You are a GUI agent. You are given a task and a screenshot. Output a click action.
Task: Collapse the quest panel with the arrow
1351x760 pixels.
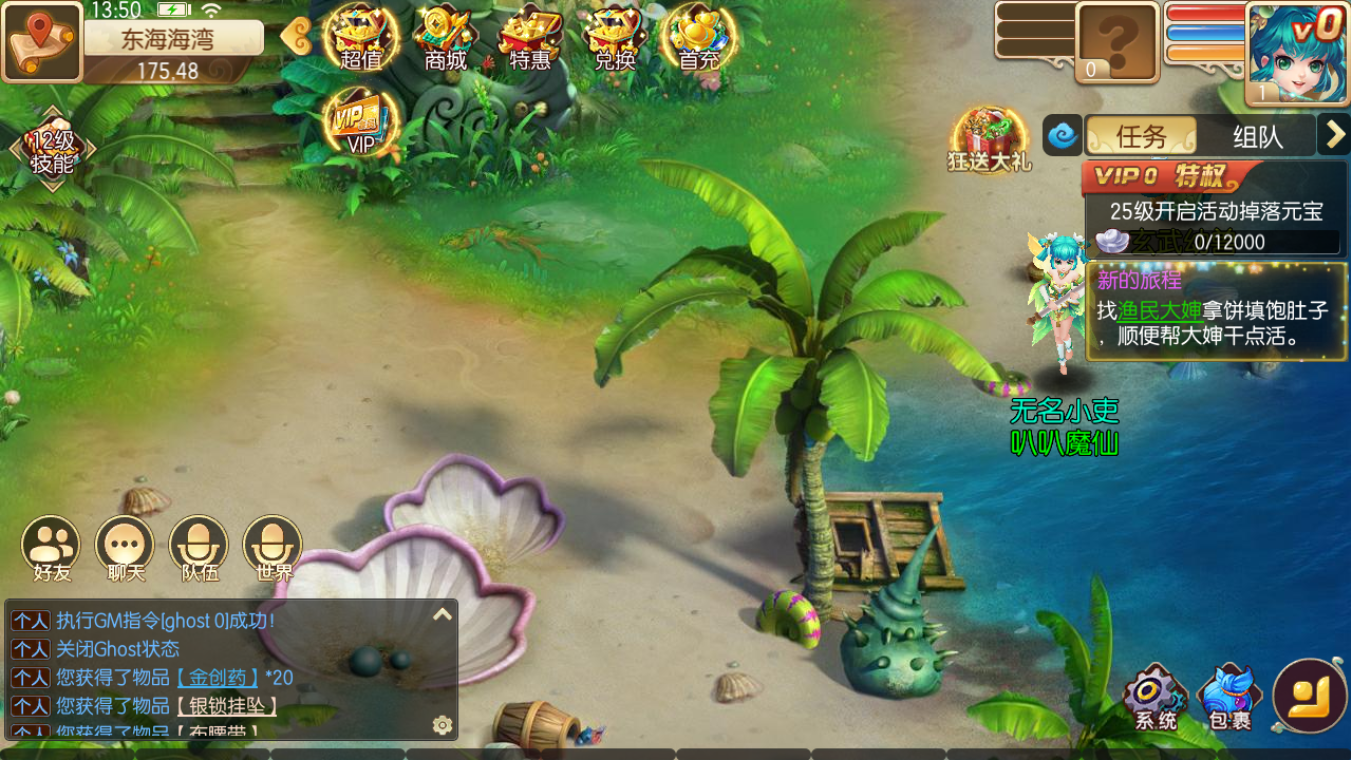[x=1334, y=135]
